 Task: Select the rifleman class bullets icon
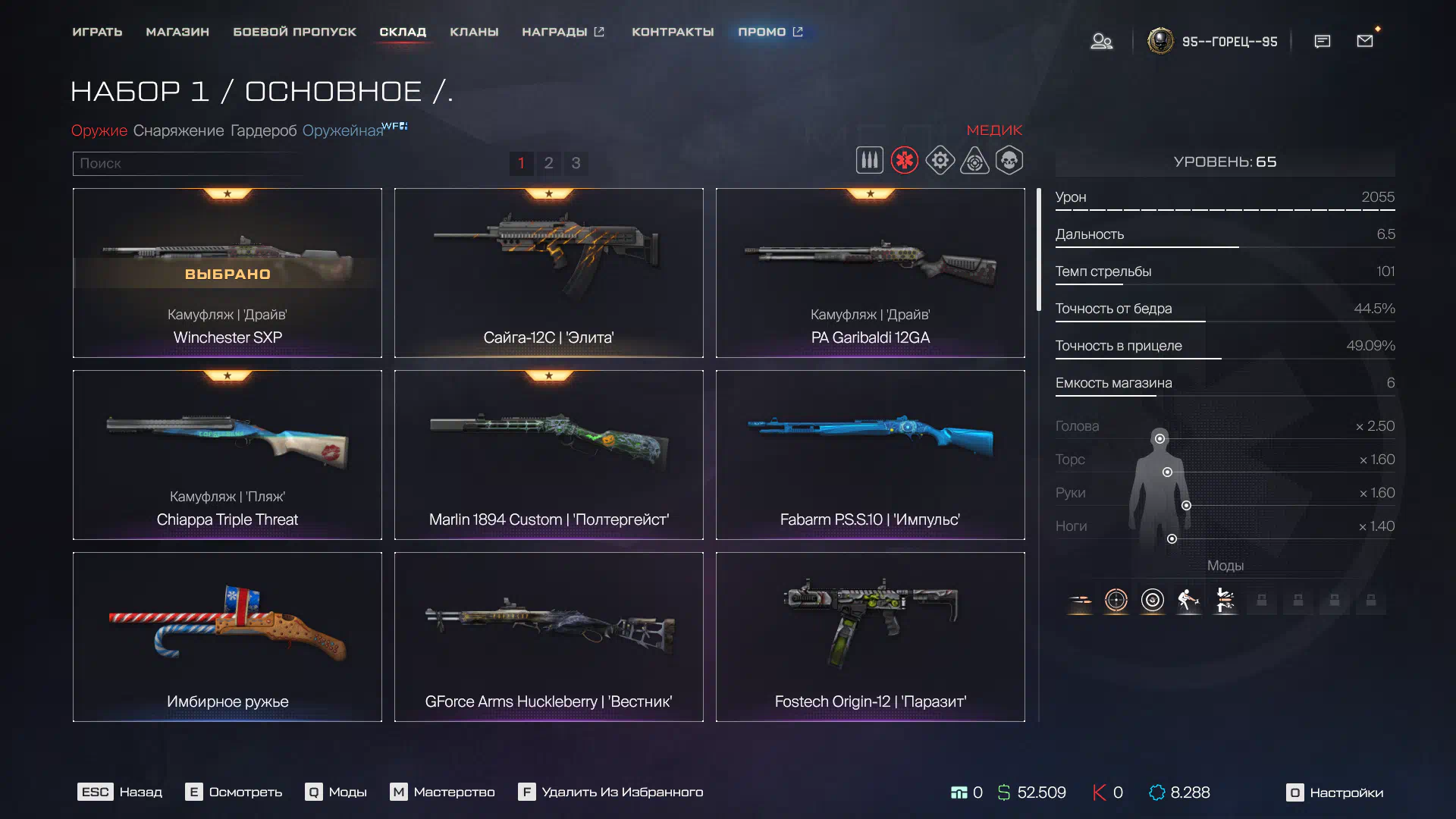[869, 161]
